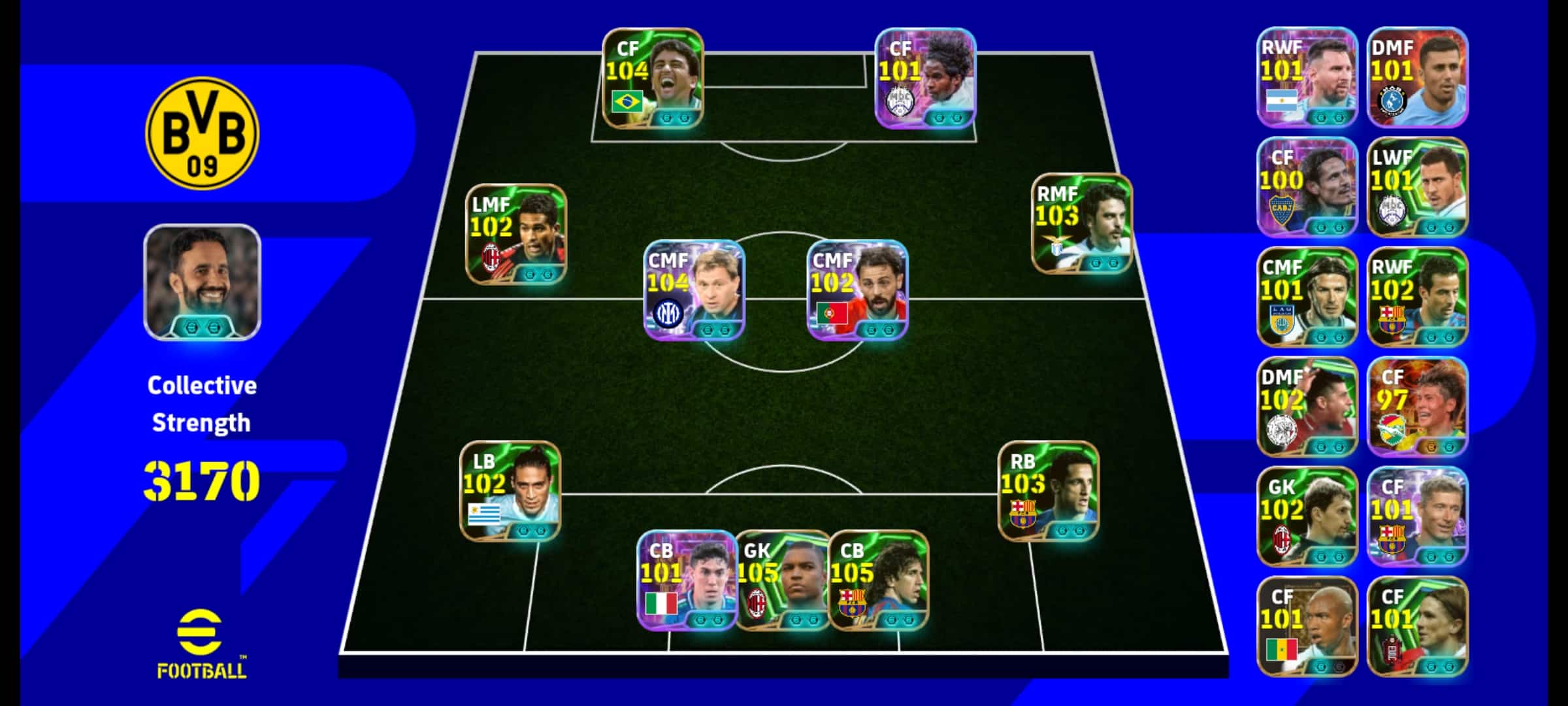The height and width of the screenshot is (706, 1568).
Task: Click the BVB 09 team emblem
Action: (202, 133)
